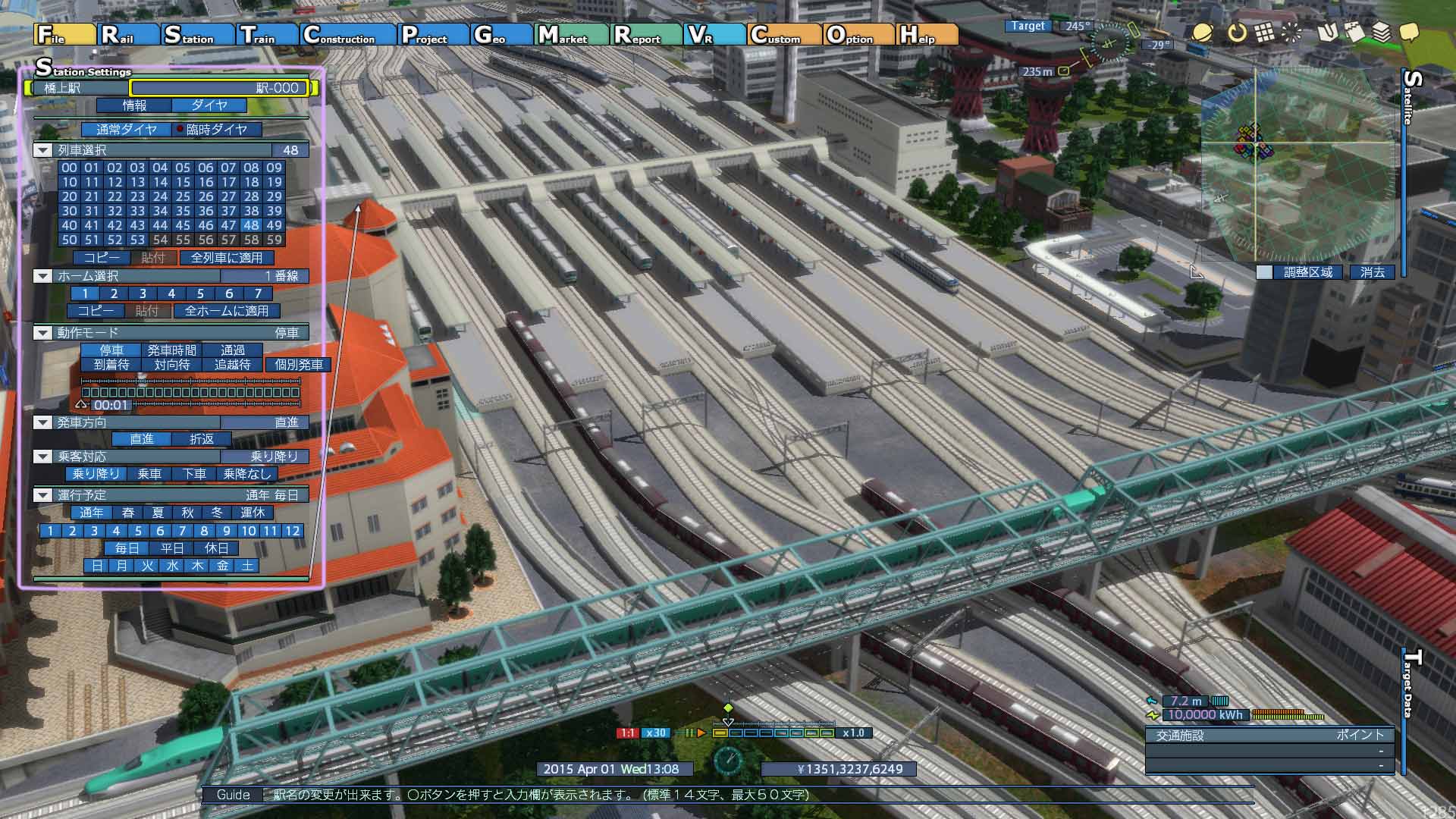Click the 消去 button under the satellite map

click(x=1372, y=272)
